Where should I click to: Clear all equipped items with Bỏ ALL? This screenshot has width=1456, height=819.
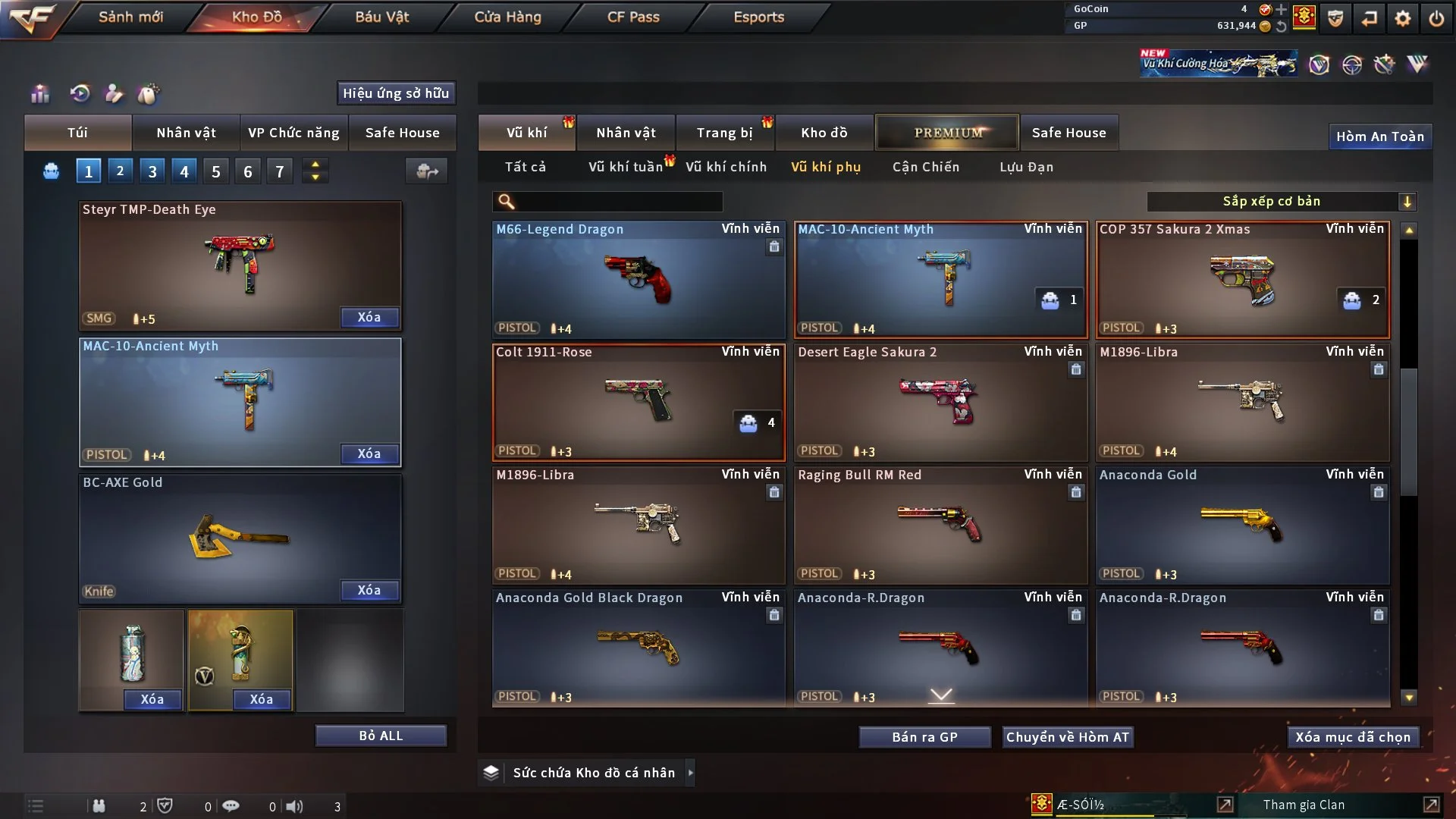[x=381, y=736]
